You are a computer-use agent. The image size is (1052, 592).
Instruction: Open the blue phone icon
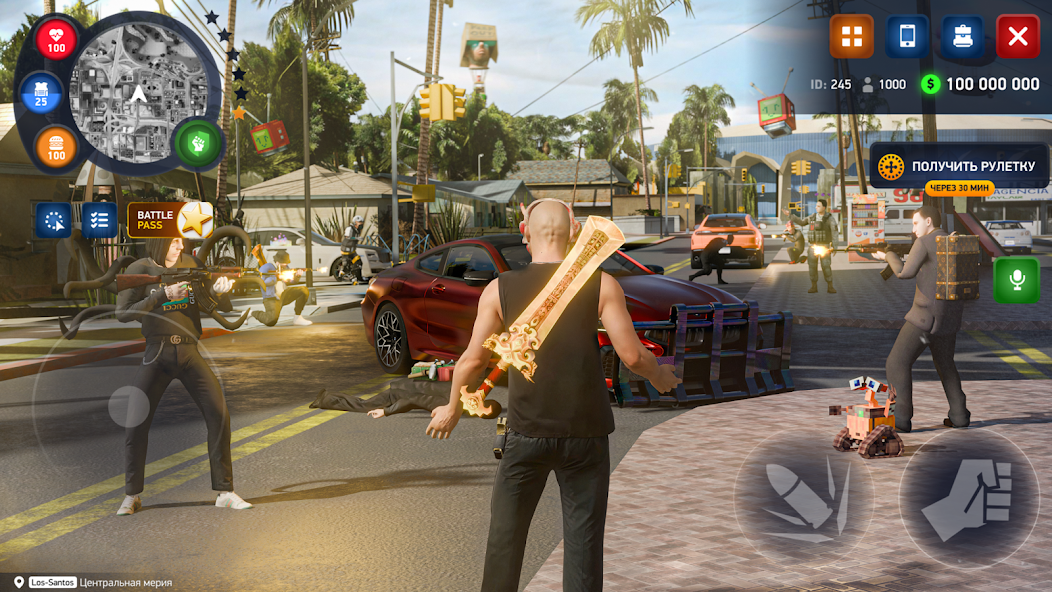coord(907,37)
